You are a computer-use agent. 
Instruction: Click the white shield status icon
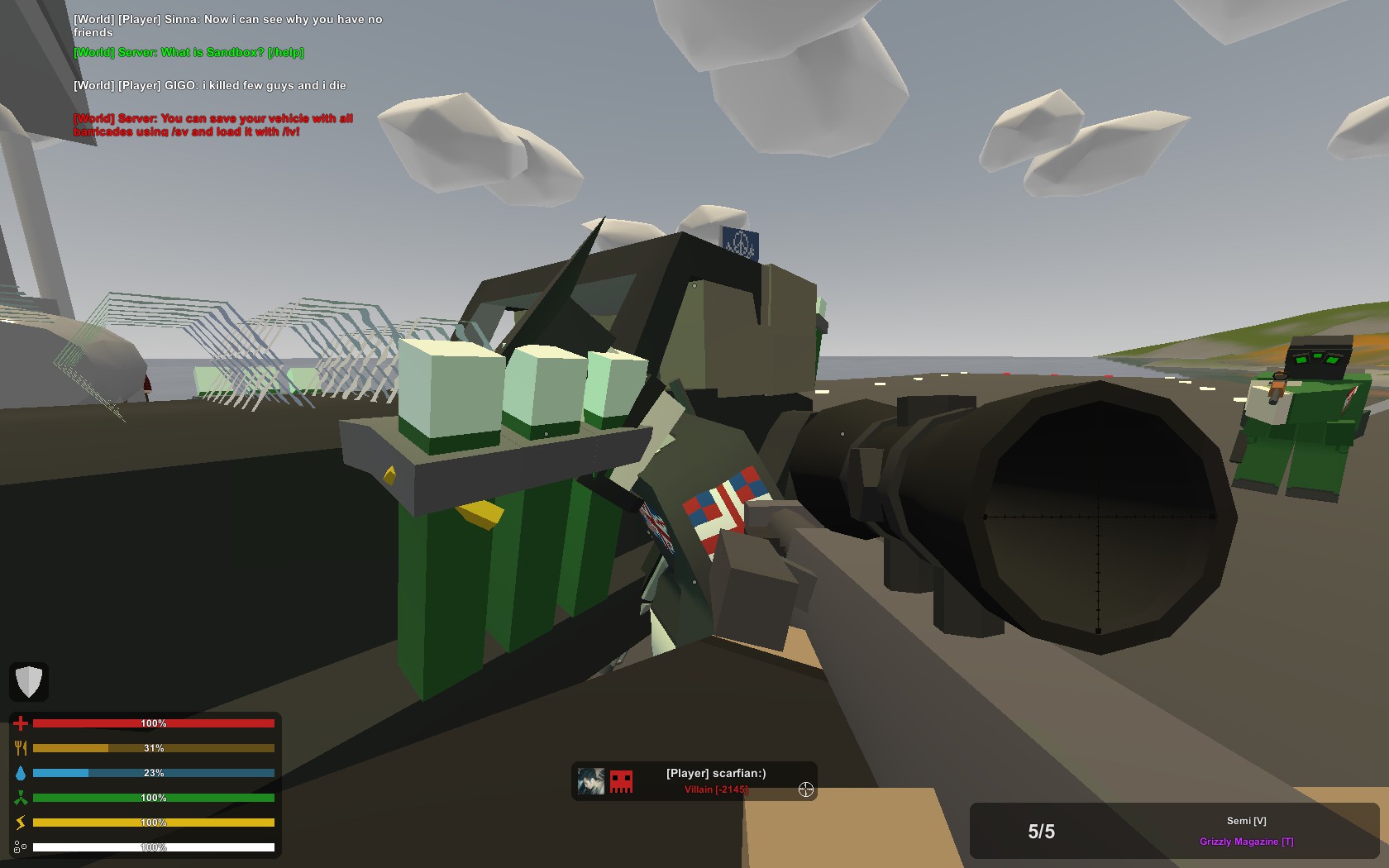point(29,682)
